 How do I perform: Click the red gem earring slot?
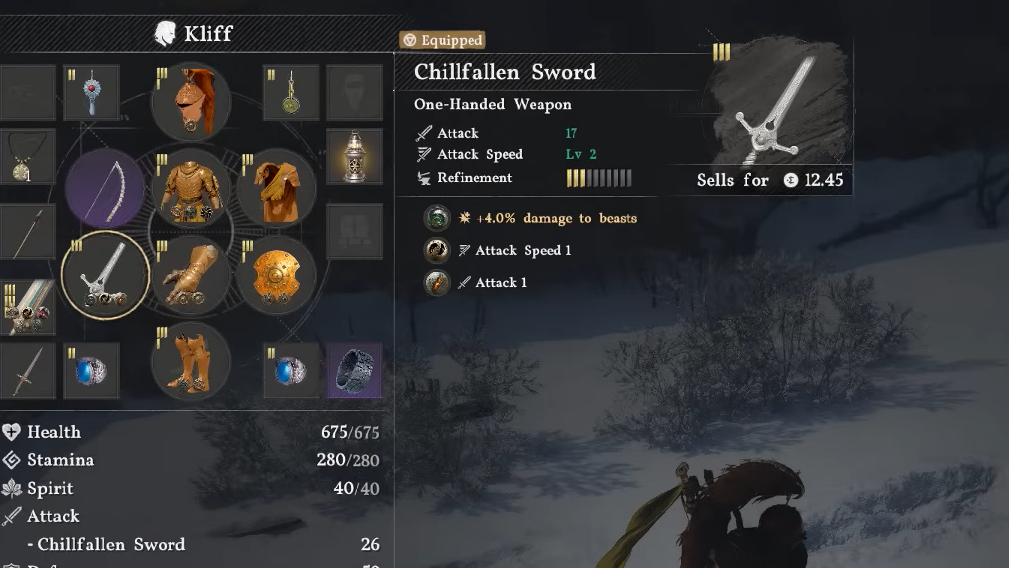point(92,93)
